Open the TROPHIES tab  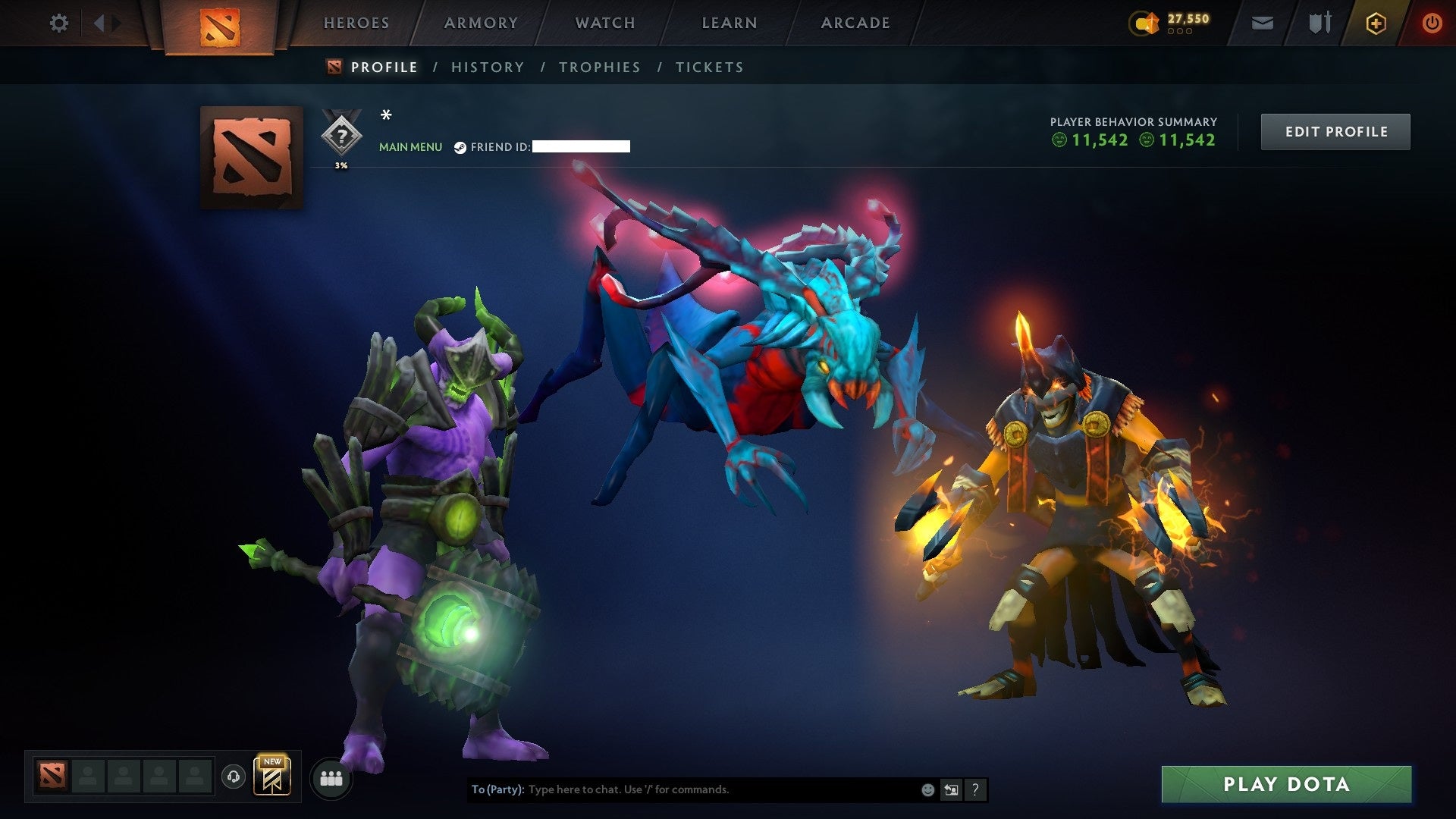tap(599, 67)
